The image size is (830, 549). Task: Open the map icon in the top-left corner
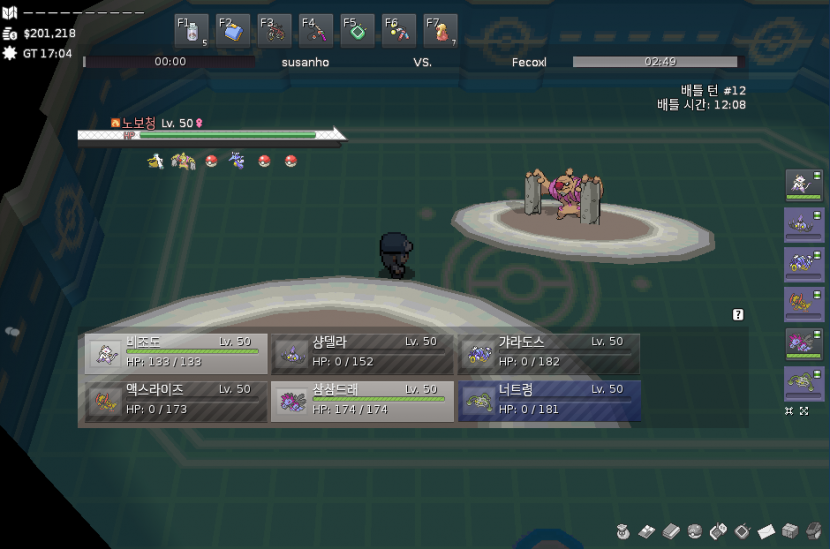[x=10, y=13]
